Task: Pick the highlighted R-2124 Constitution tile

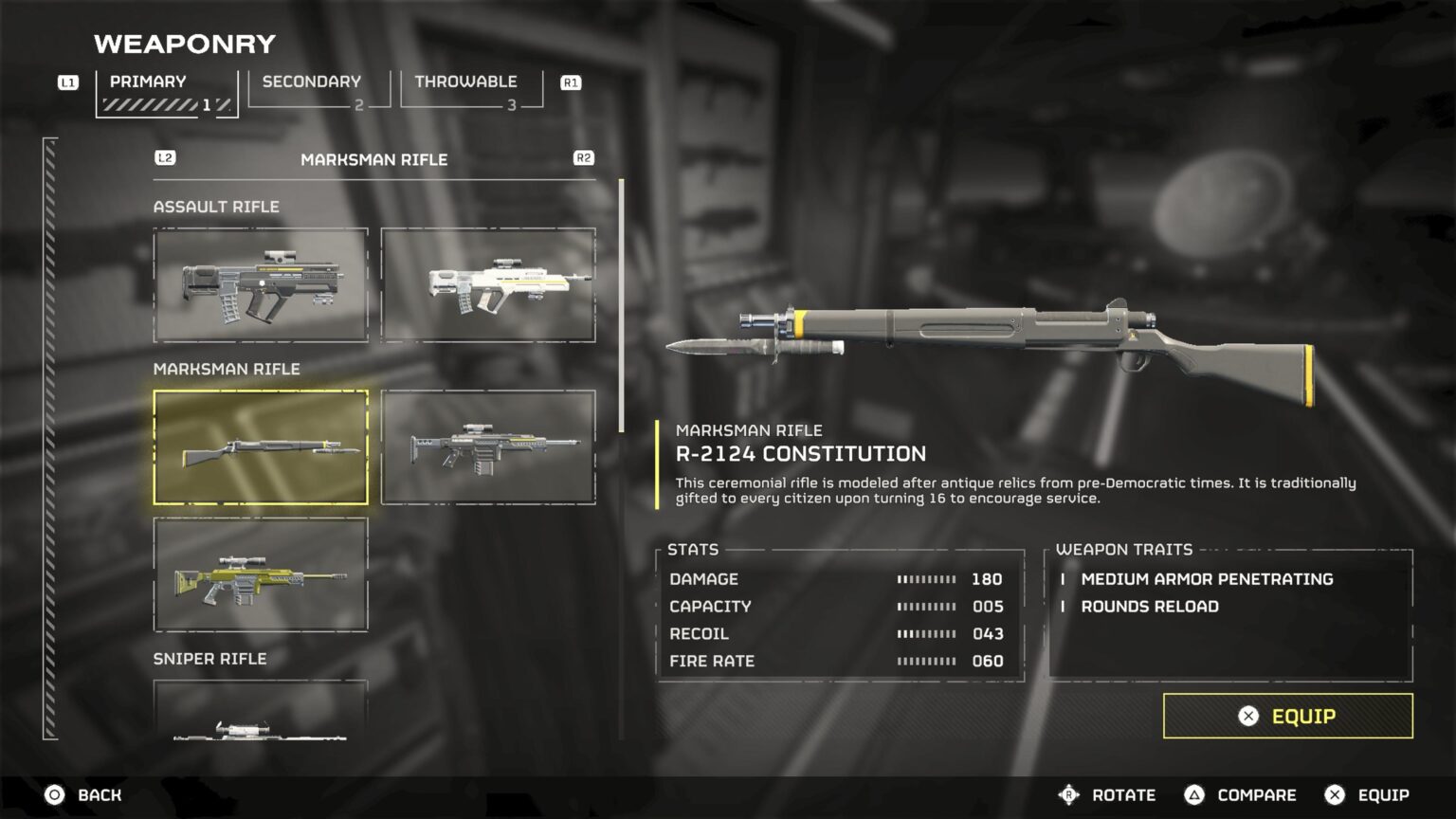Action: pos(261,446)
